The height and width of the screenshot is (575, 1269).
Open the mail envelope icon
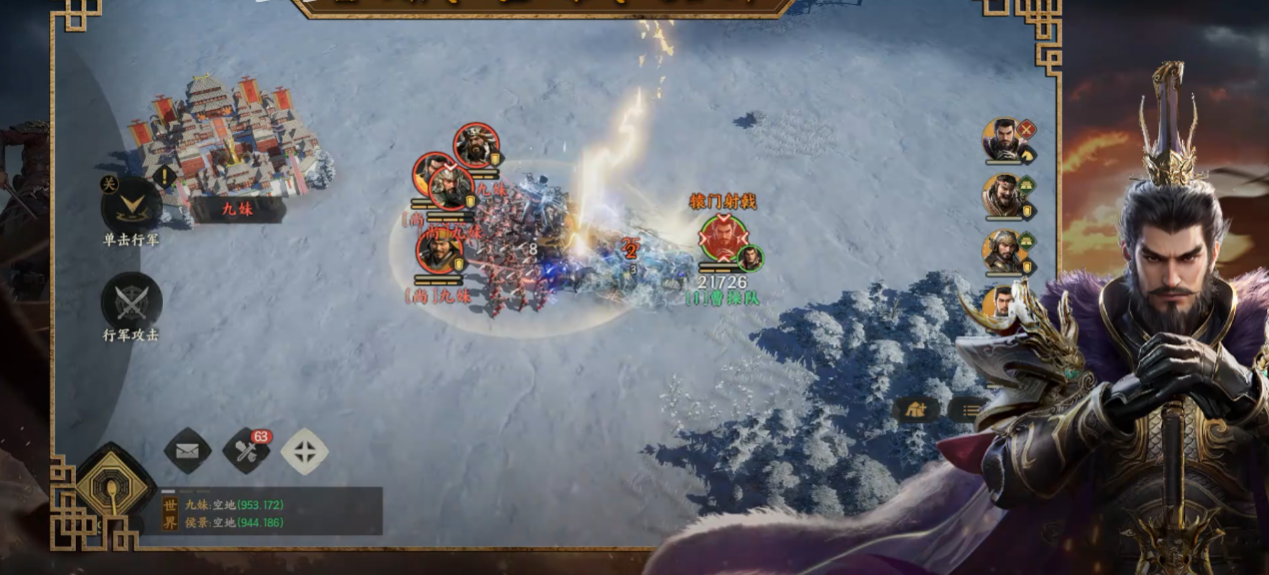[x=187, y=451]
